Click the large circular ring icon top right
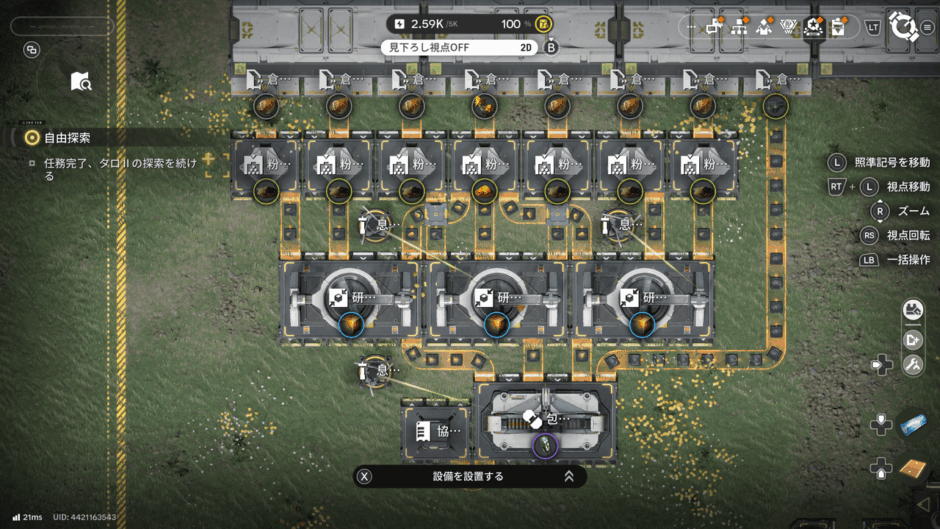Viewport: 940px width, 529px height. [905, 27]
